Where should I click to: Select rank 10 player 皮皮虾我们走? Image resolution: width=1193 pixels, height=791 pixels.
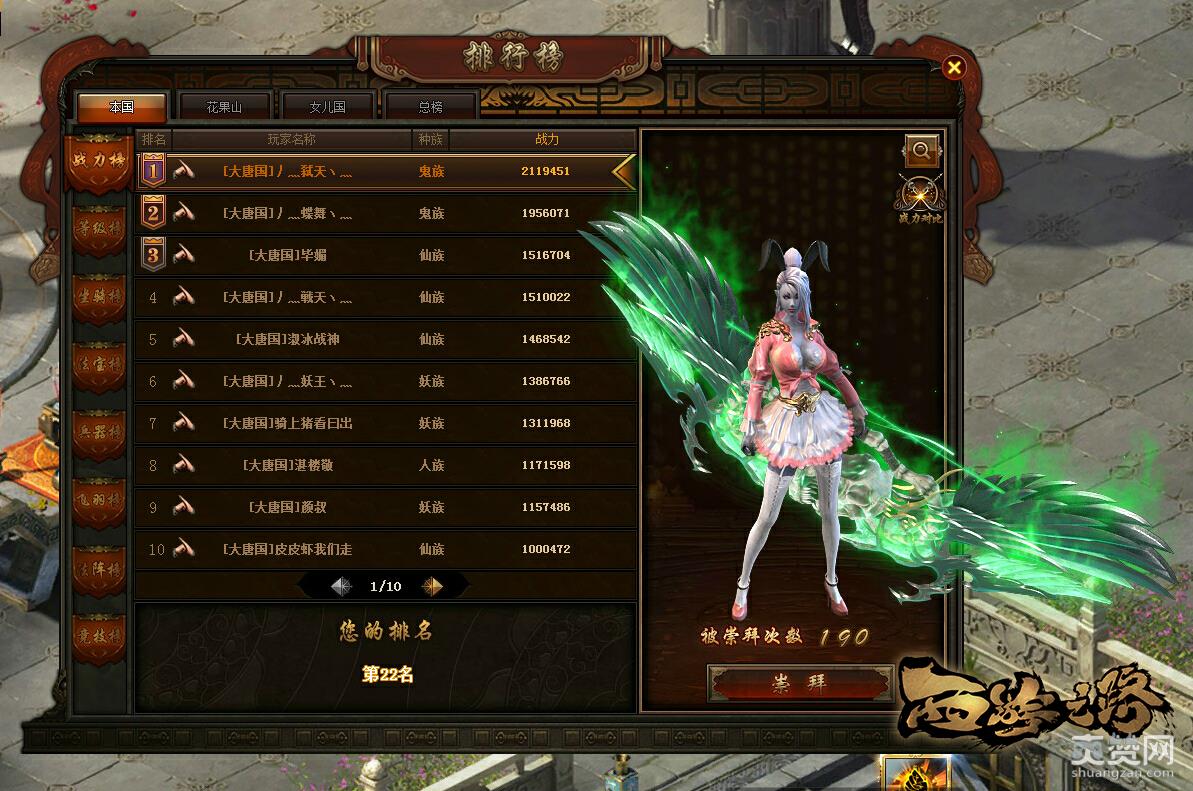pyautogui.click(x=386, y=549)
